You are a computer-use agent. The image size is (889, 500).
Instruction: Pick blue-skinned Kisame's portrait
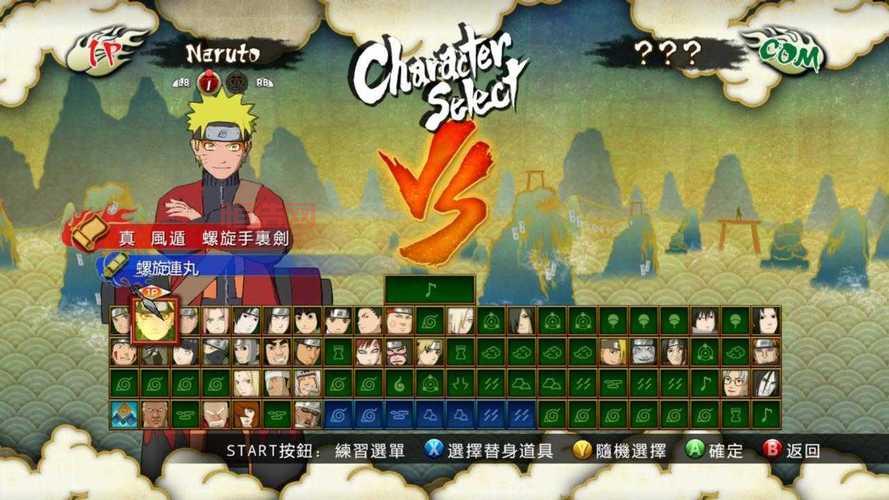pyautogui.click(x=645, y=352)
